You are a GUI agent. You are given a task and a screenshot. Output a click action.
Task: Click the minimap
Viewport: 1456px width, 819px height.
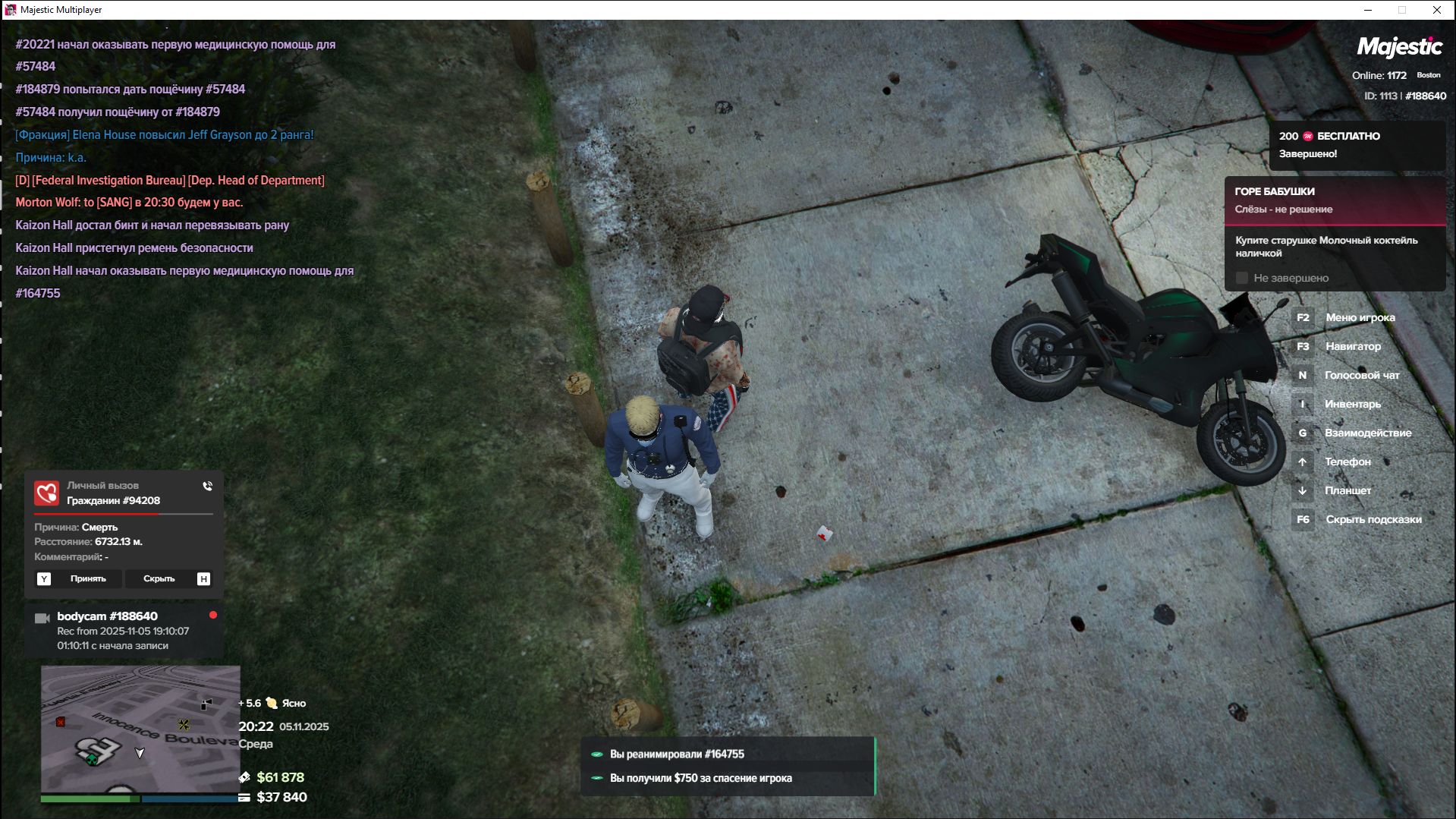140,729
